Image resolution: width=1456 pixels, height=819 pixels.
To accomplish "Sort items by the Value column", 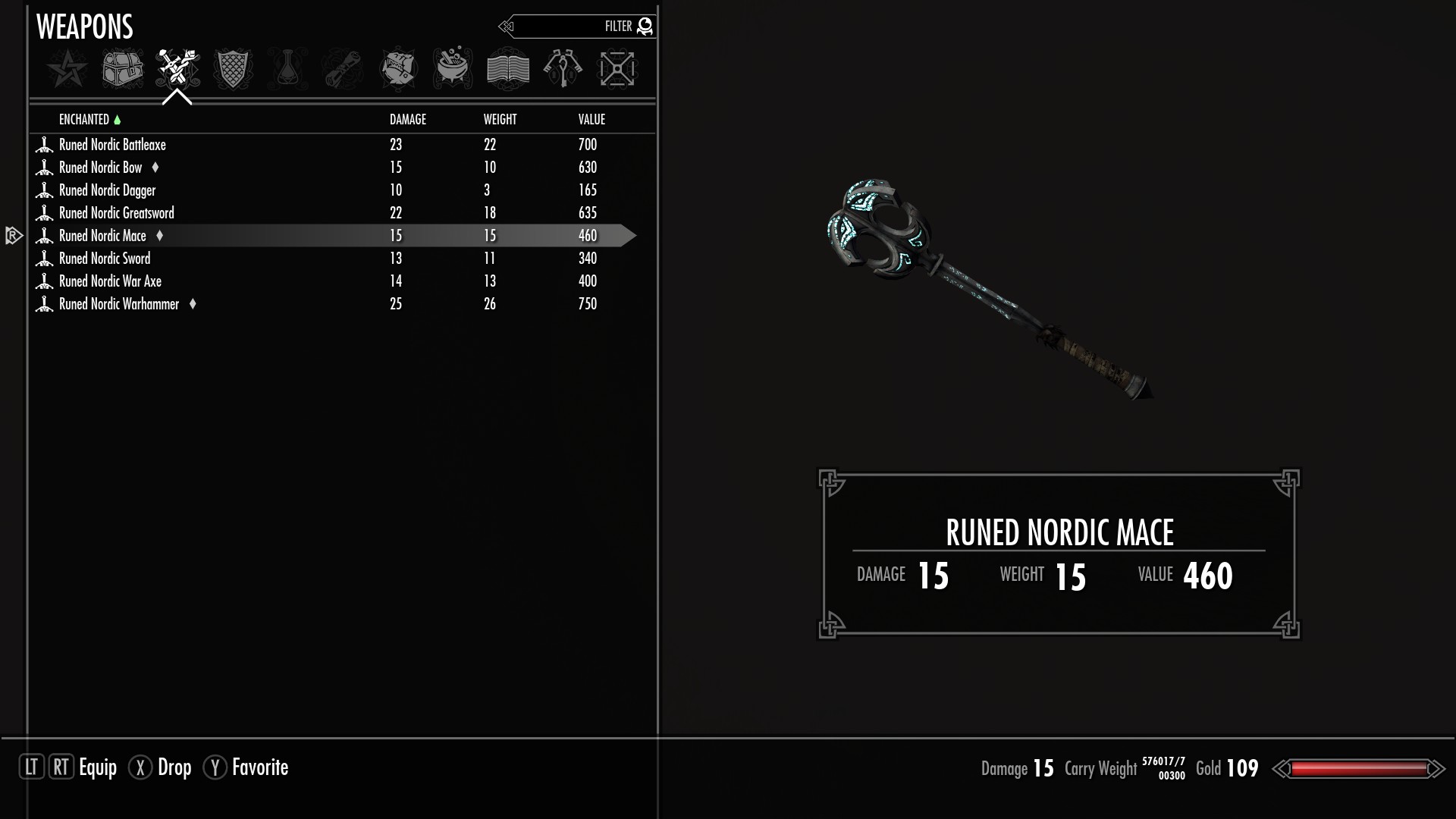I will point(591,120).
